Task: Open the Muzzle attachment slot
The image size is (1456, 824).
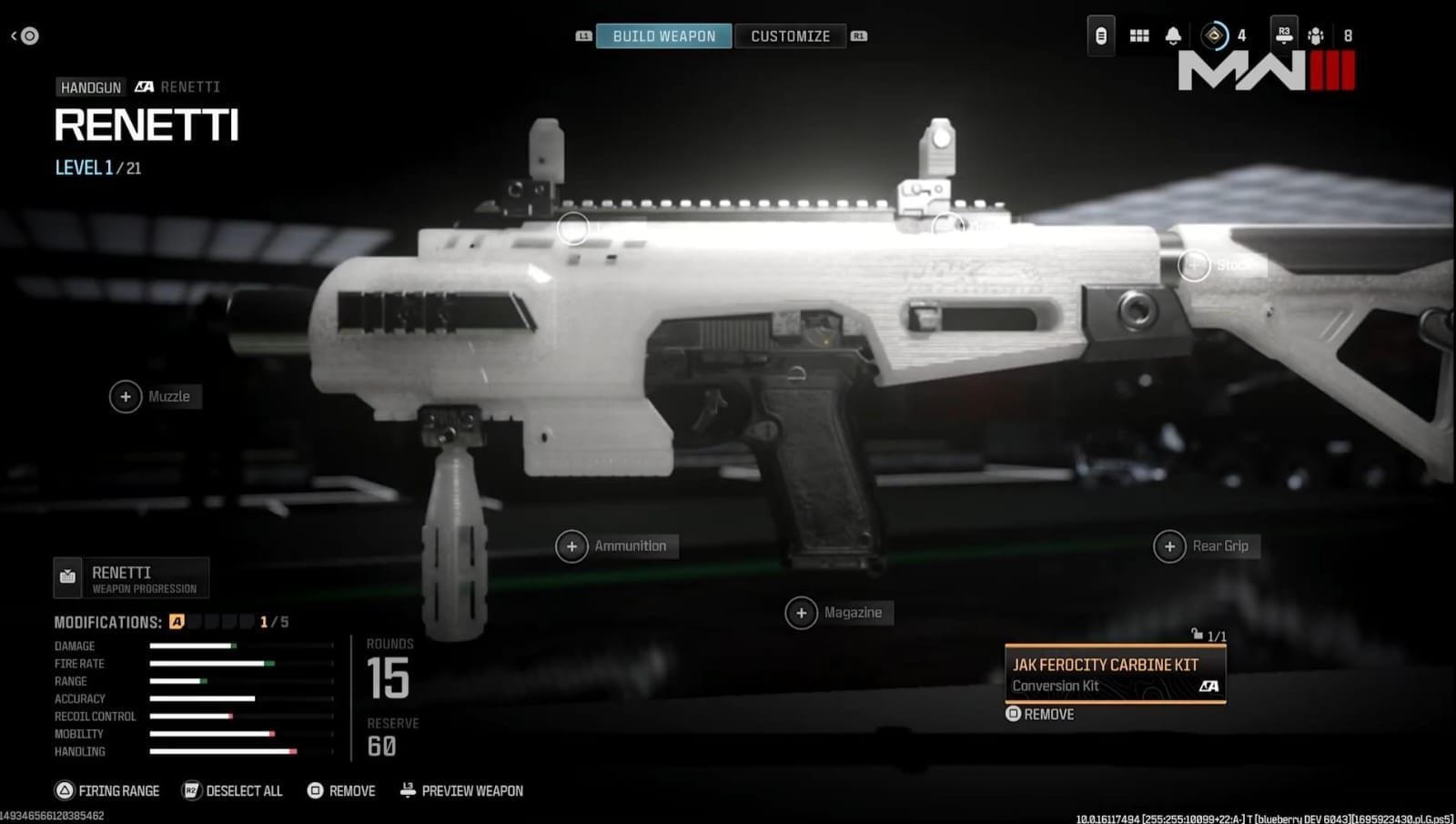Action: 125,397
